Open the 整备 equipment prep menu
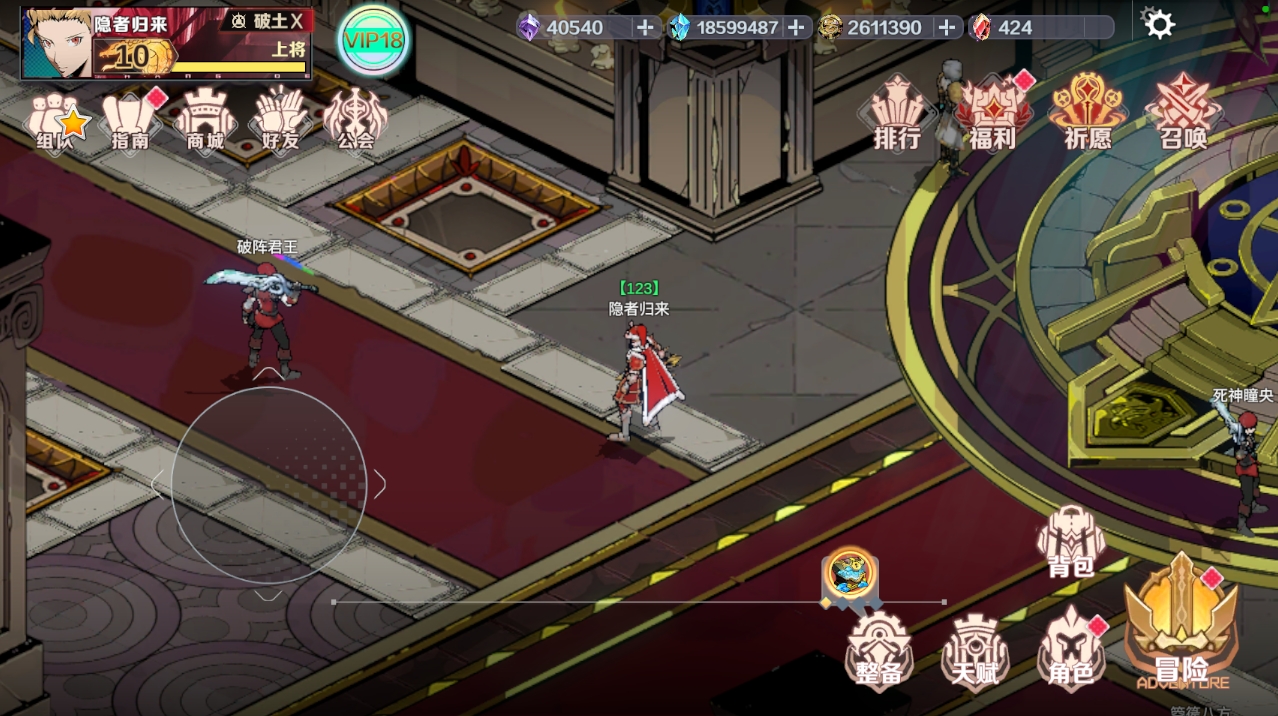The width and height of the screenshot is (1278, 716). (x=879, y=650)
